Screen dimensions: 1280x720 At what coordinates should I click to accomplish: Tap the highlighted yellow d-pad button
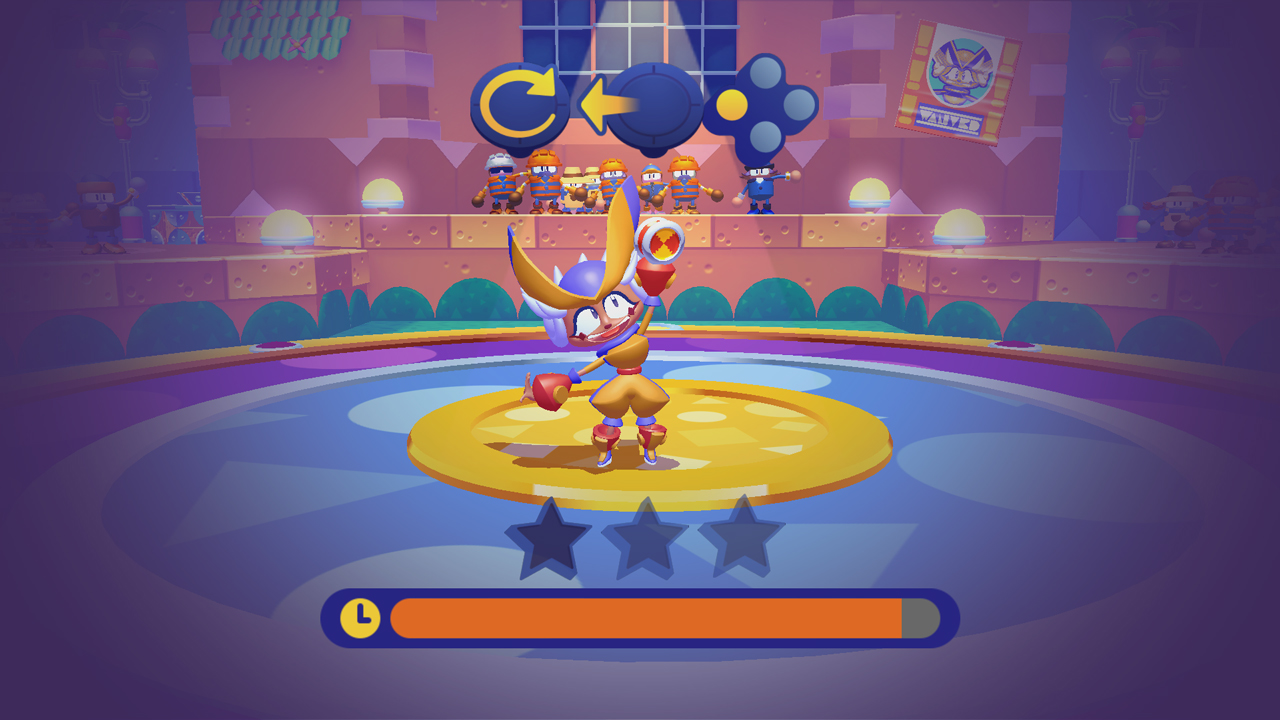[x=731, y=103]
